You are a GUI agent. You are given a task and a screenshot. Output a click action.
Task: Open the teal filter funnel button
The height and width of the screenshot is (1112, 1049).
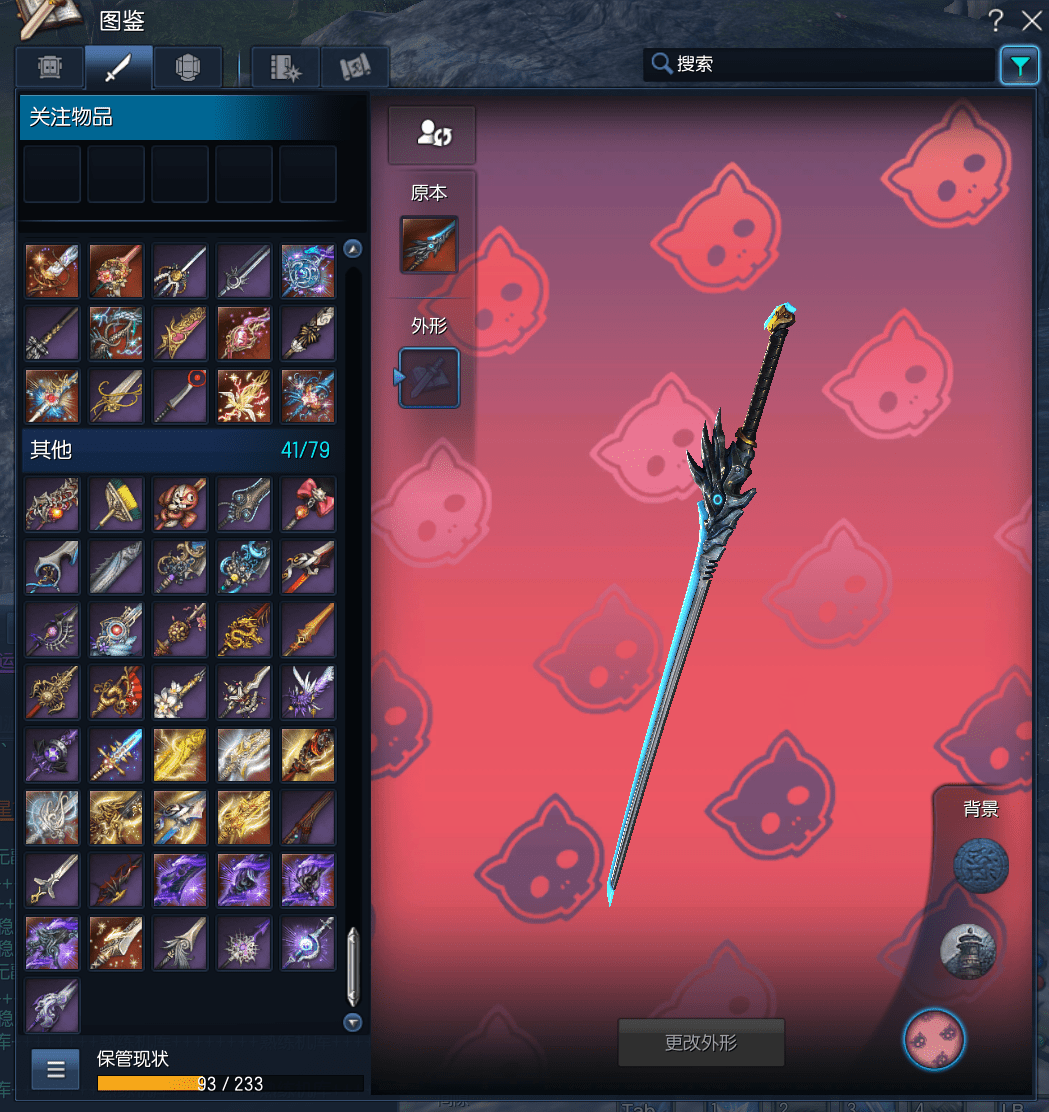click(x=1019, y=66)
